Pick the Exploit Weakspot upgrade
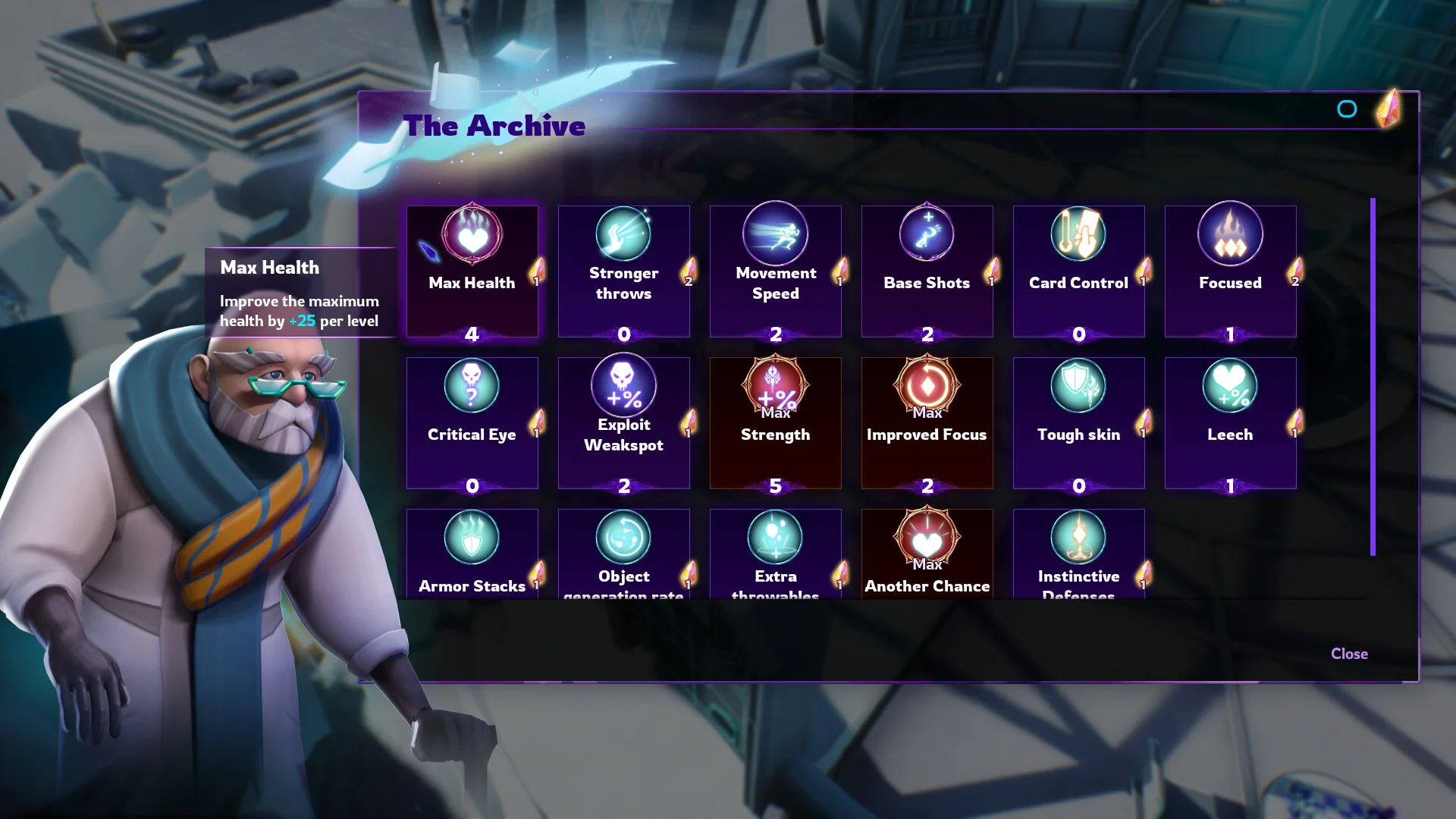 tap(623, 423)
